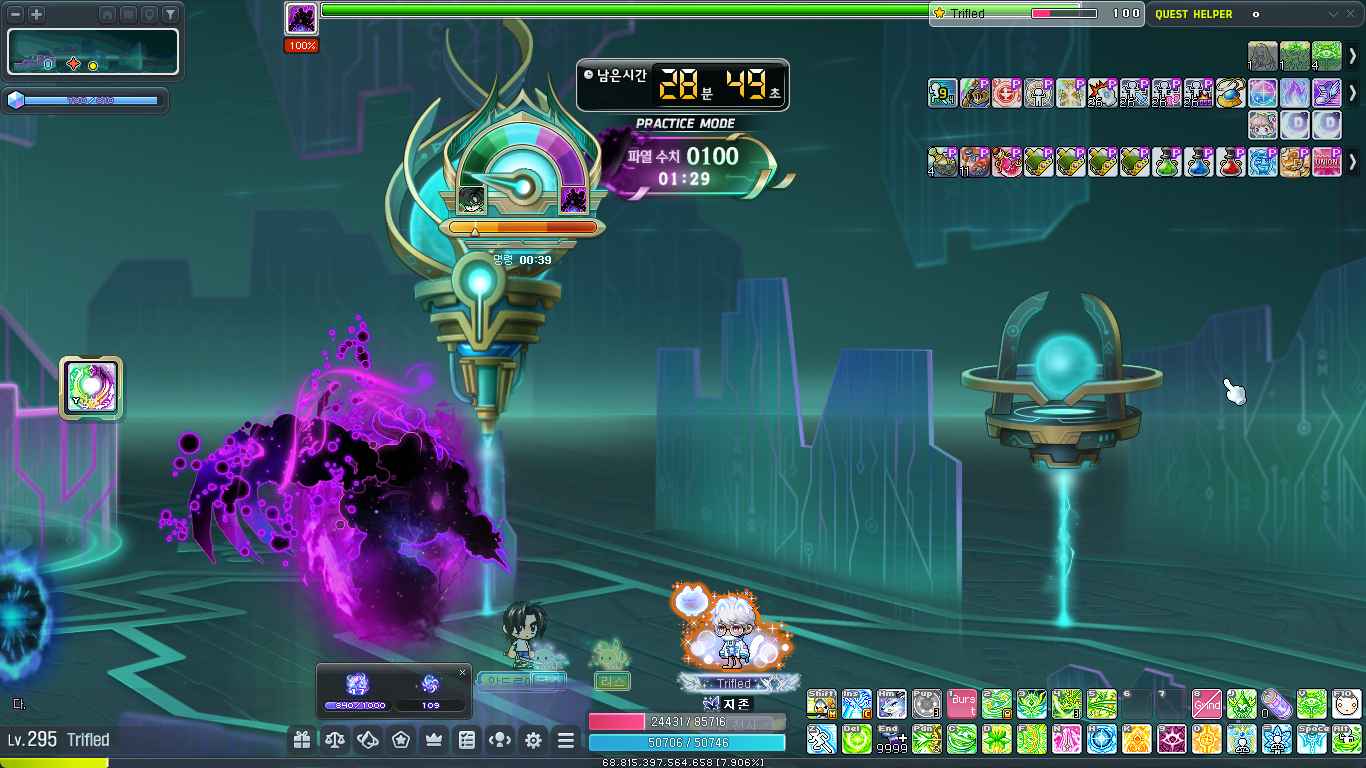
Task: Open the balance scales menu icon
Action: pyautogui.click(x=335, y=740)
